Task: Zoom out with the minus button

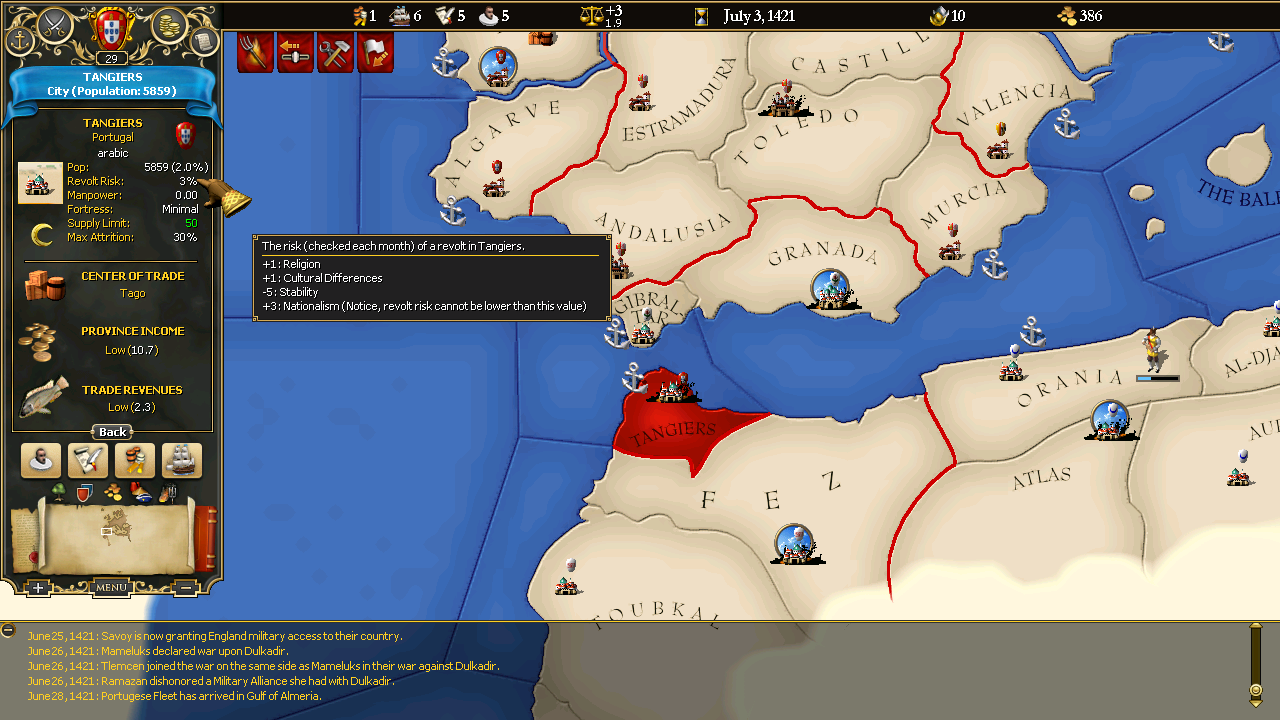Action: coord(186,588)
